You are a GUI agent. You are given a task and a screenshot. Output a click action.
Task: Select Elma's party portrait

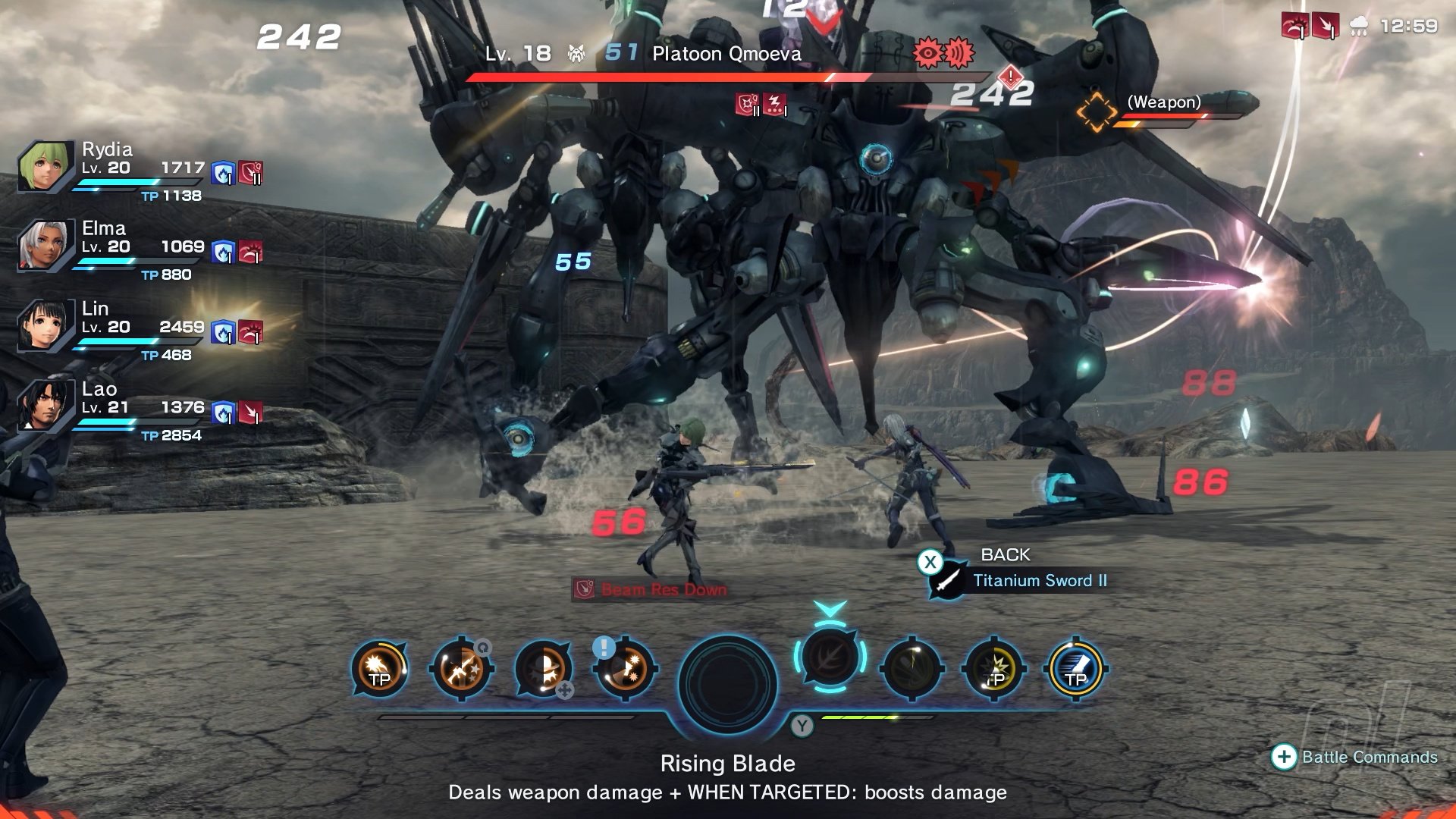[x=45, y=246]
